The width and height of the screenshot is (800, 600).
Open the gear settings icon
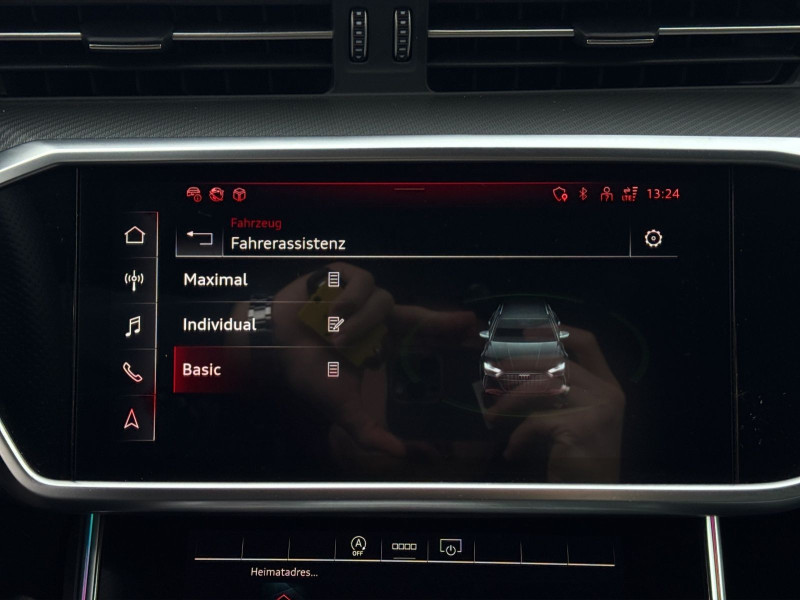tap(653, 238)
